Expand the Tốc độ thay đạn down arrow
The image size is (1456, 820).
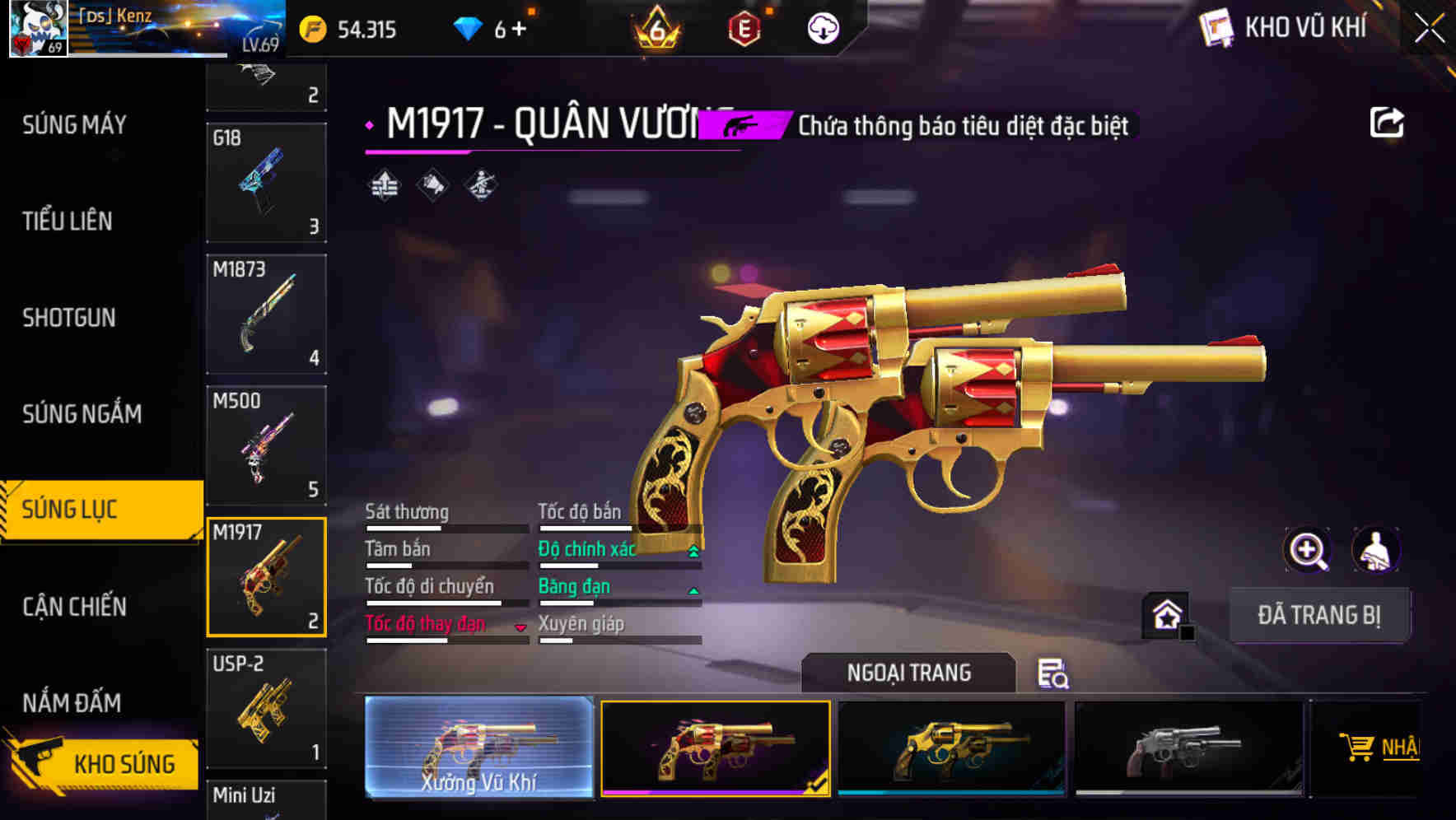520,627
